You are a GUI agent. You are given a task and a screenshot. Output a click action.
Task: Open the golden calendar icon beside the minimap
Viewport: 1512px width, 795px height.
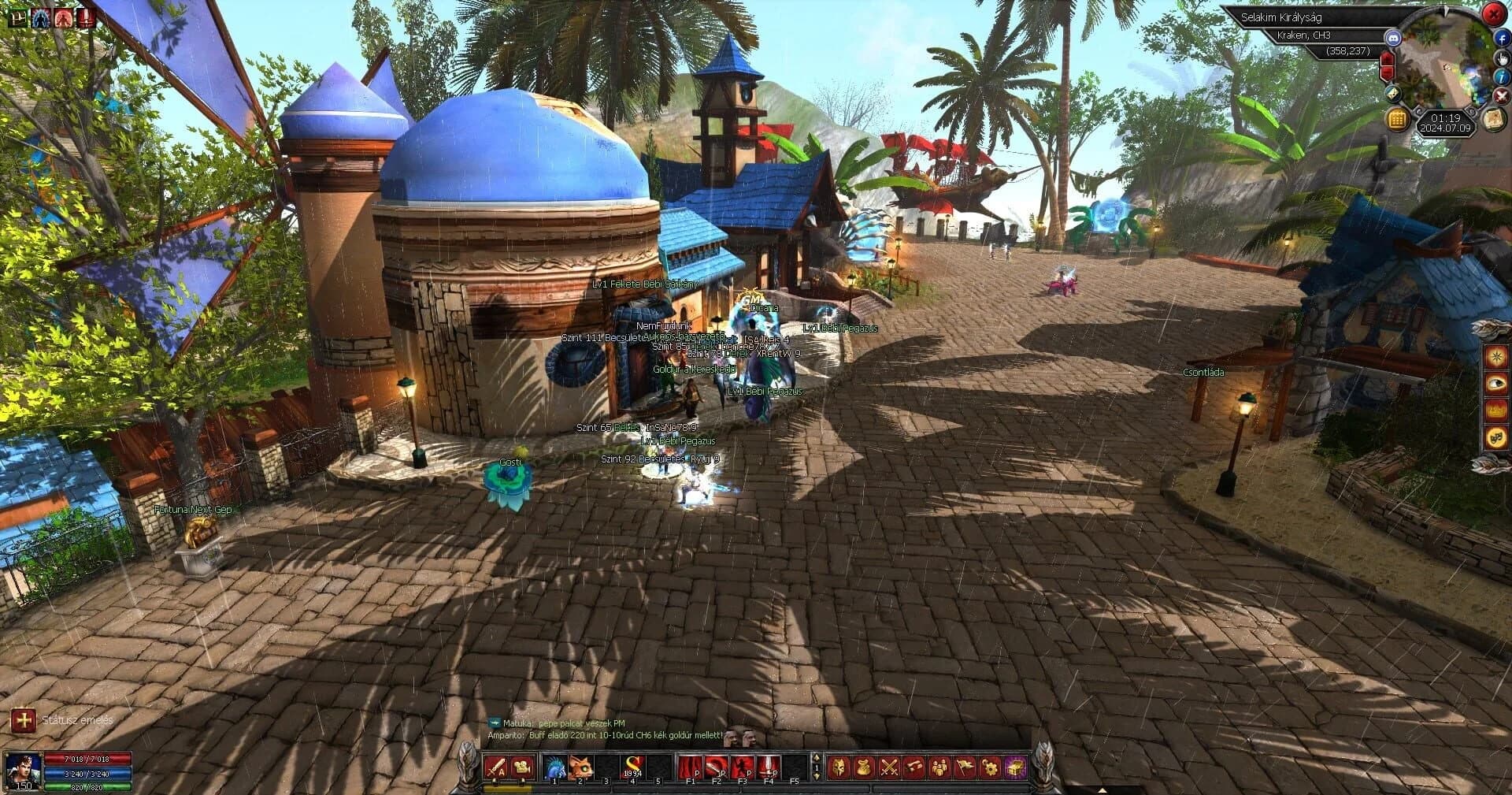coord(1398,121)
